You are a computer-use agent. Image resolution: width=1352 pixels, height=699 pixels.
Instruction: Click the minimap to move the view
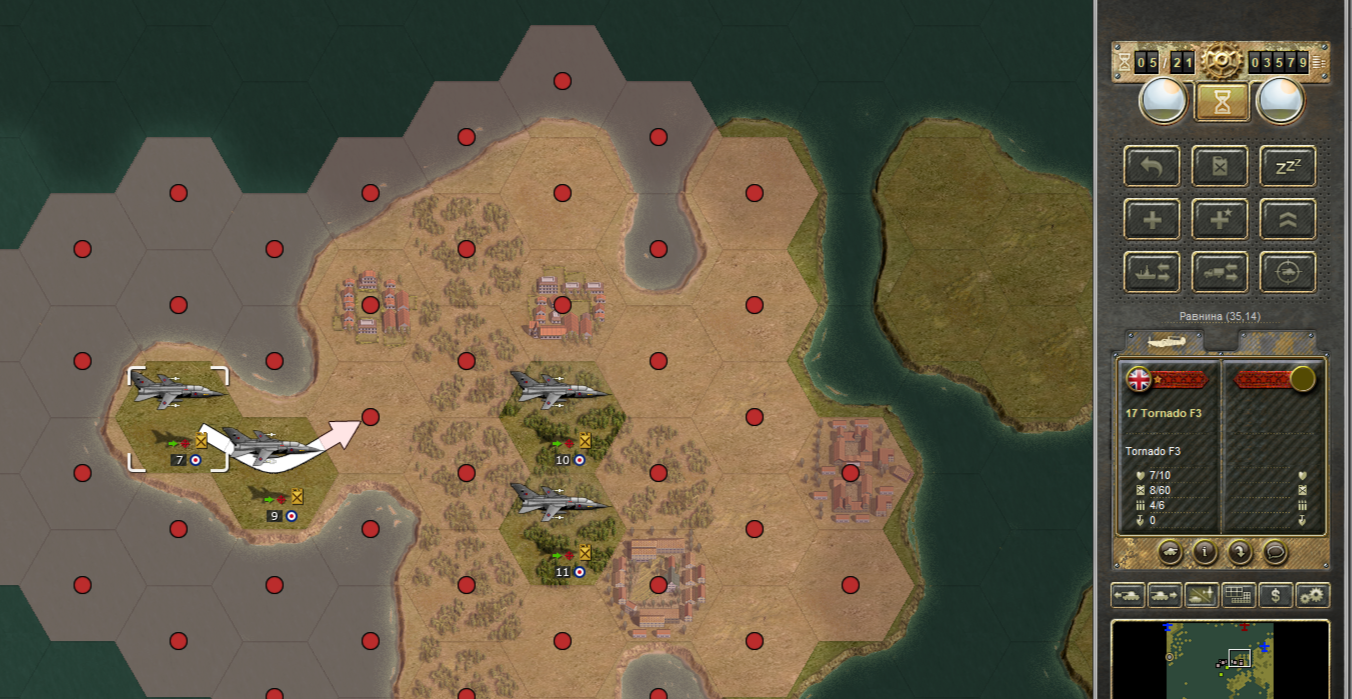1220,659
